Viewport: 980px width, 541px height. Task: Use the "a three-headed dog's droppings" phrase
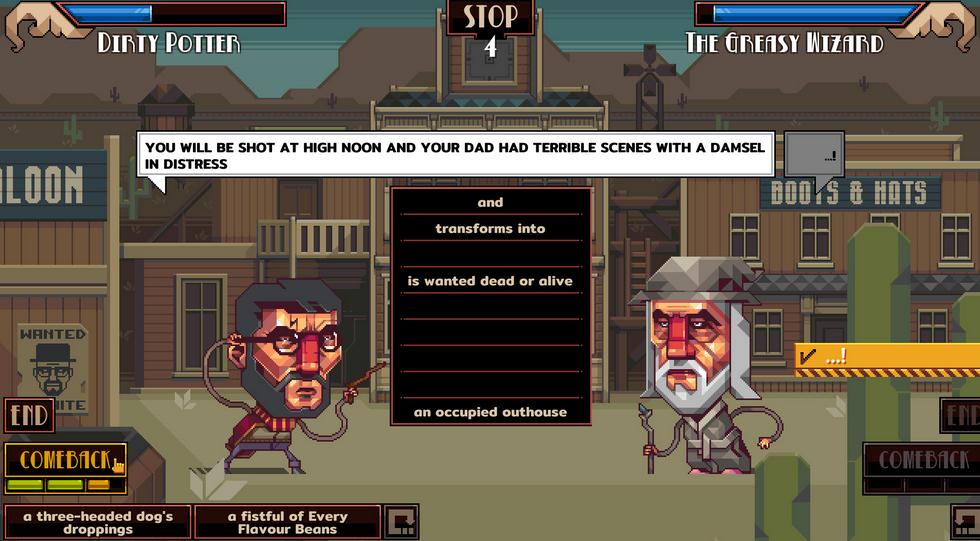pos(97,522)
